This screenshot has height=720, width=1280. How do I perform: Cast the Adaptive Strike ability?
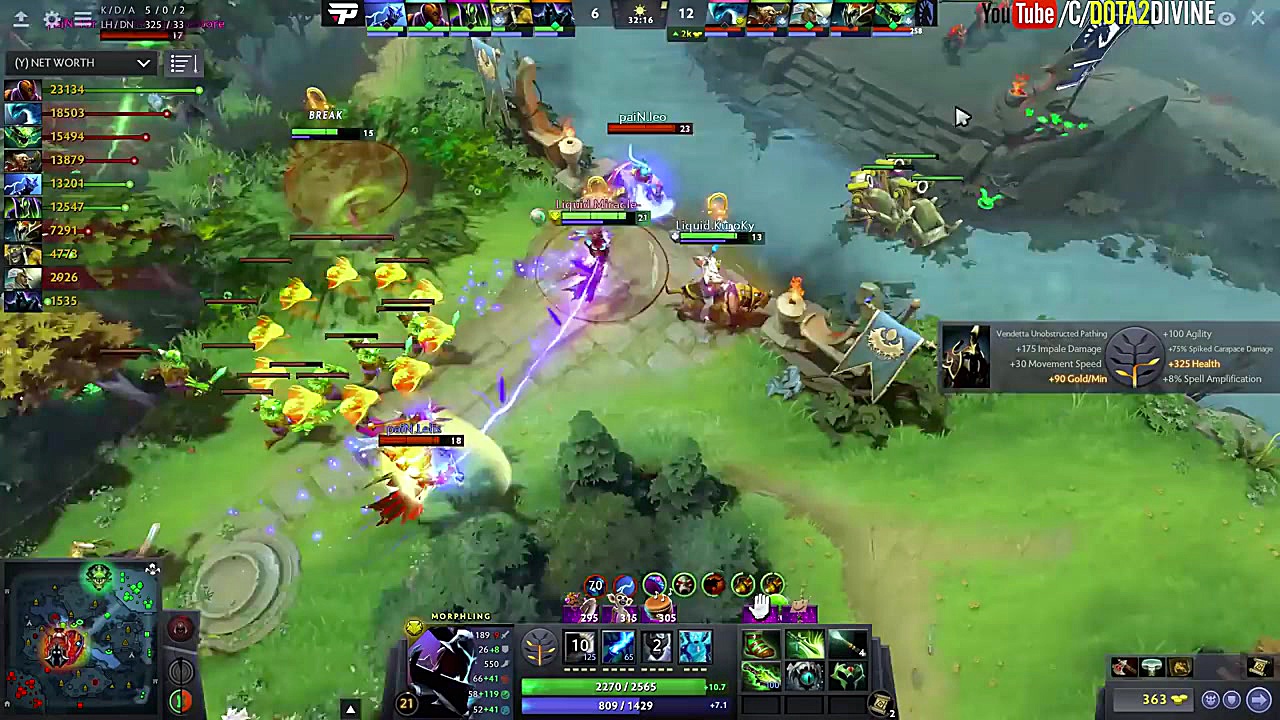tap(619, 646)
